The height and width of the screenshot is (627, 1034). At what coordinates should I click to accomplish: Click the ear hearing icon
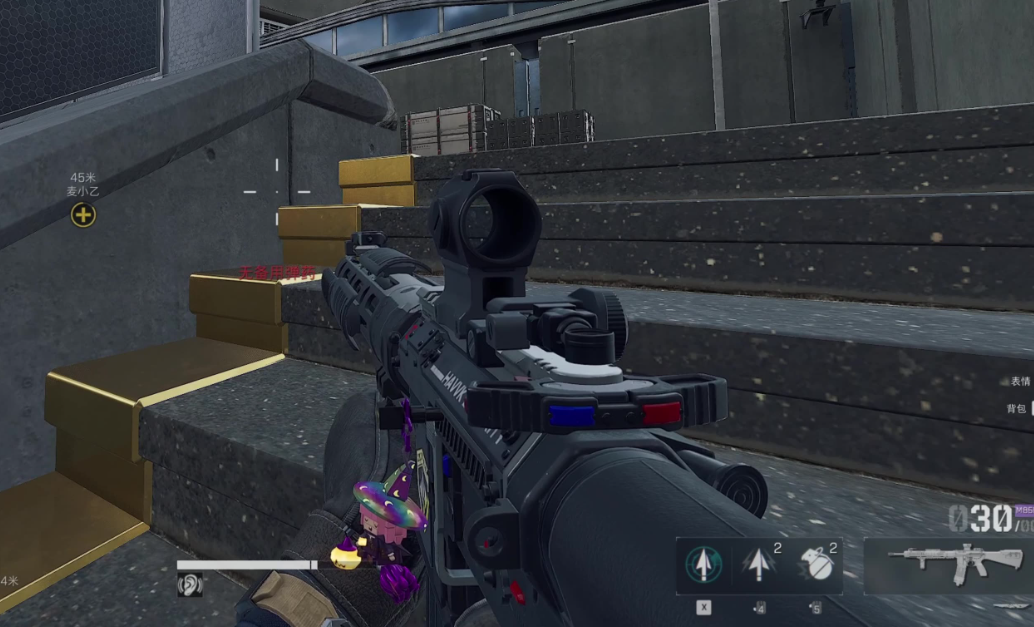190,585
